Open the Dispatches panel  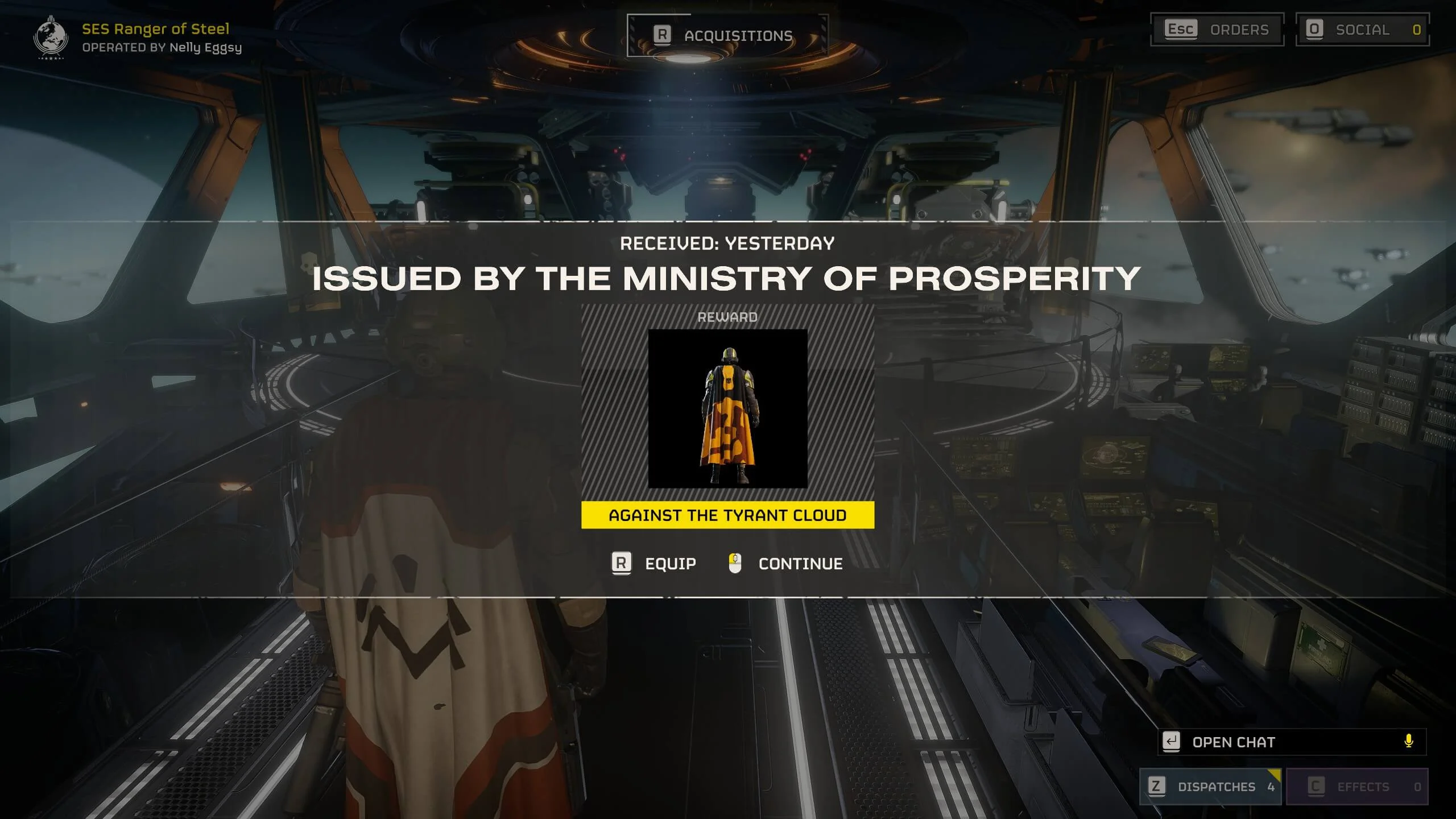[1210, 787]
